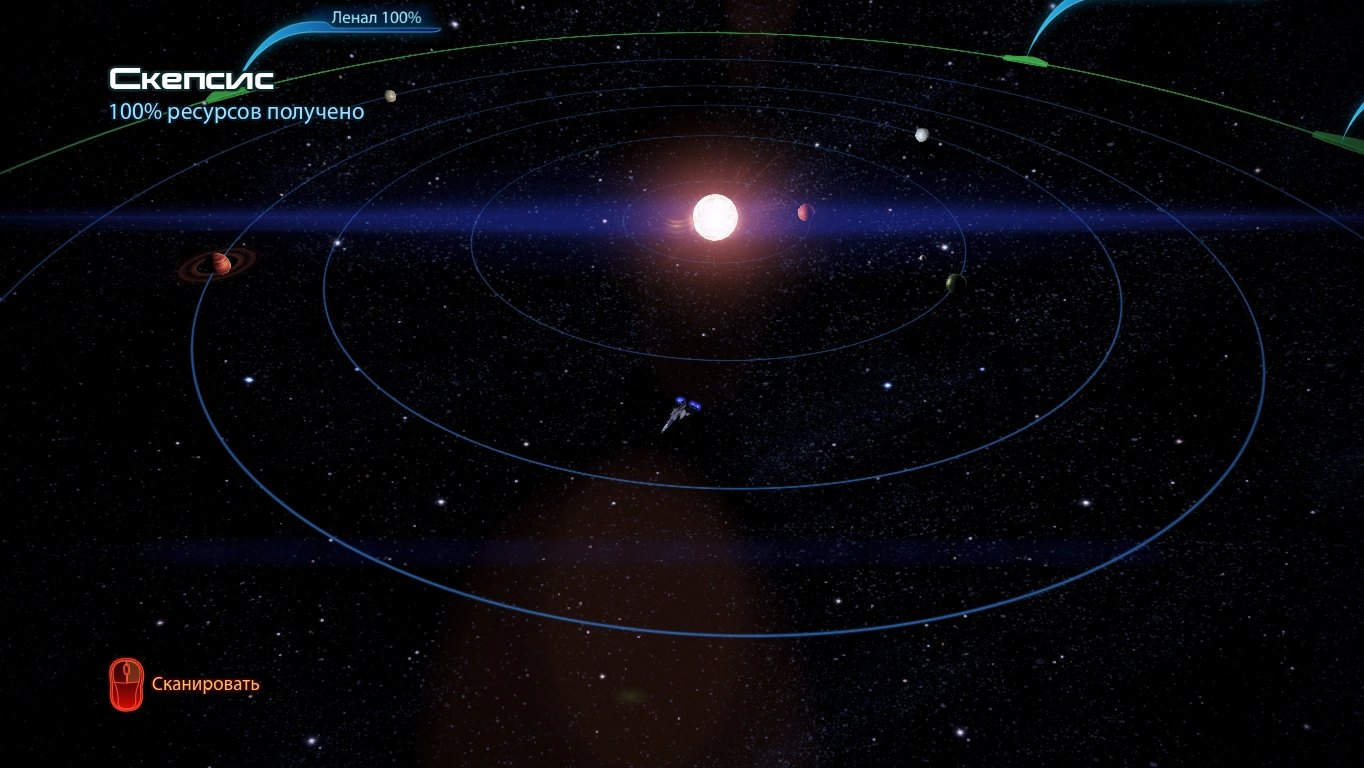
Task: Choose the dark green planet on the map
Action: click(955, 283)
